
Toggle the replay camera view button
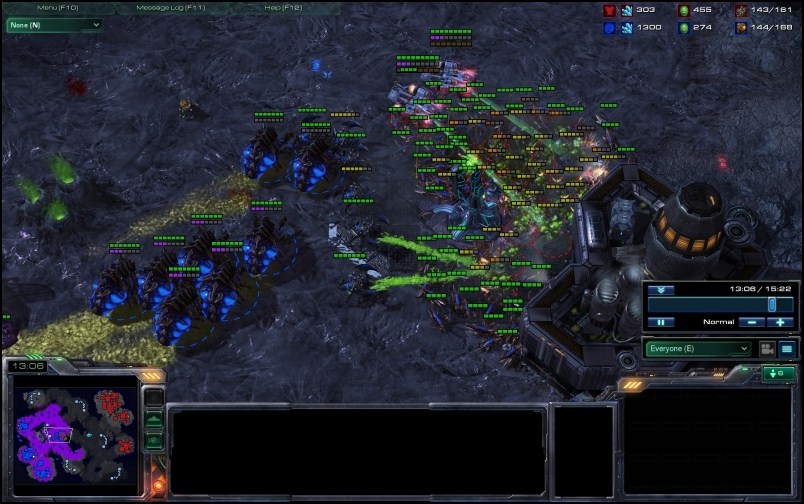coord(767,349)
